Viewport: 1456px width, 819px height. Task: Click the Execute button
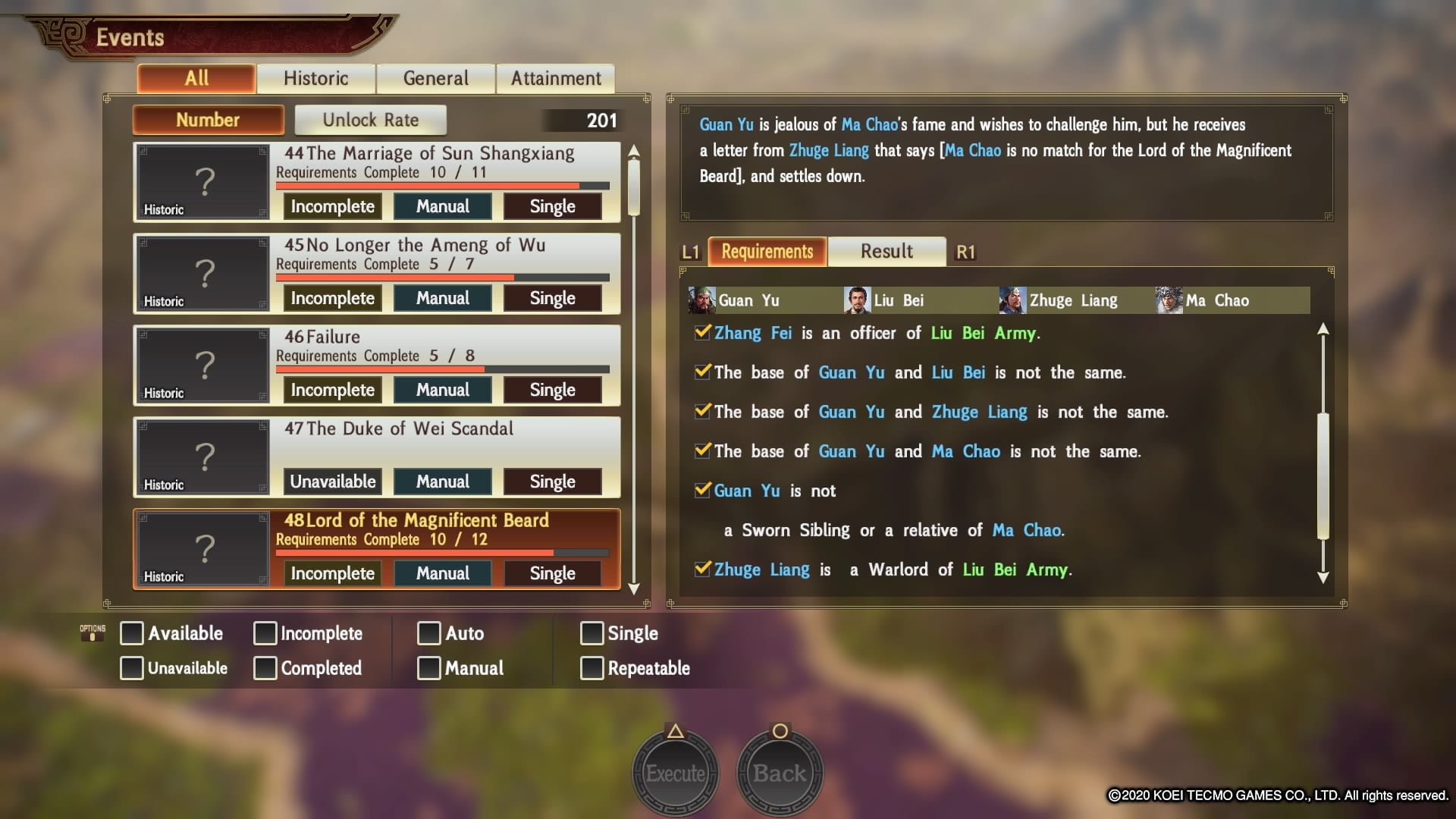[x=675, y=773]
